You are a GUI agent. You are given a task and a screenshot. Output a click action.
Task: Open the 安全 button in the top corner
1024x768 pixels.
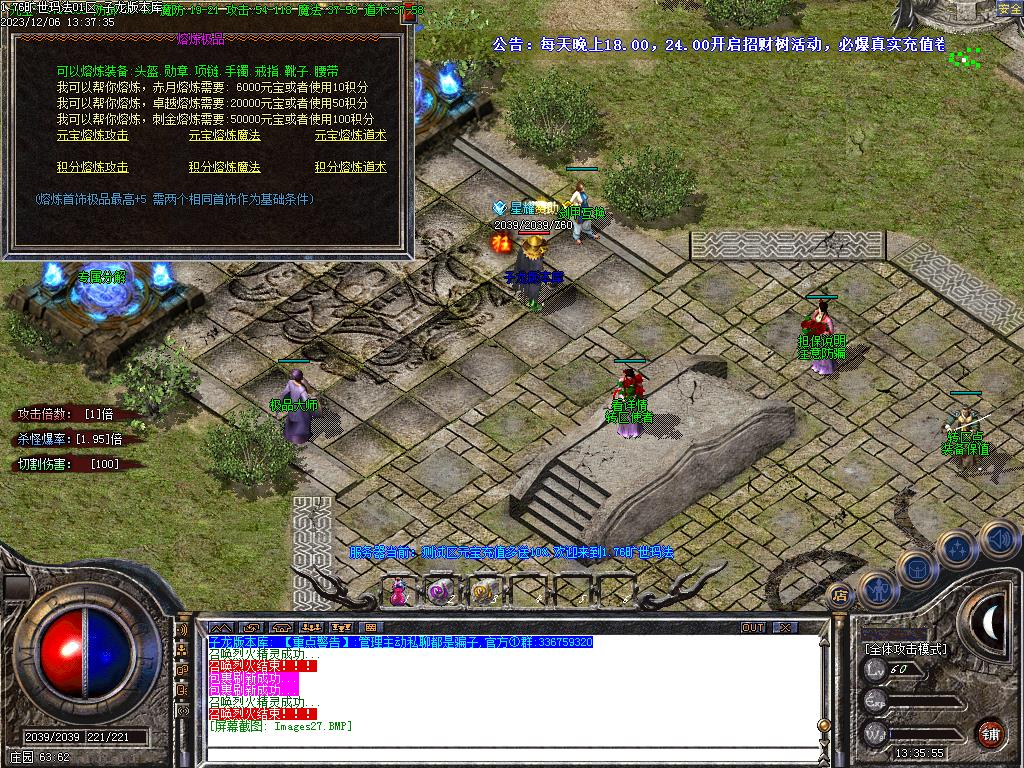pos(1009,8)
